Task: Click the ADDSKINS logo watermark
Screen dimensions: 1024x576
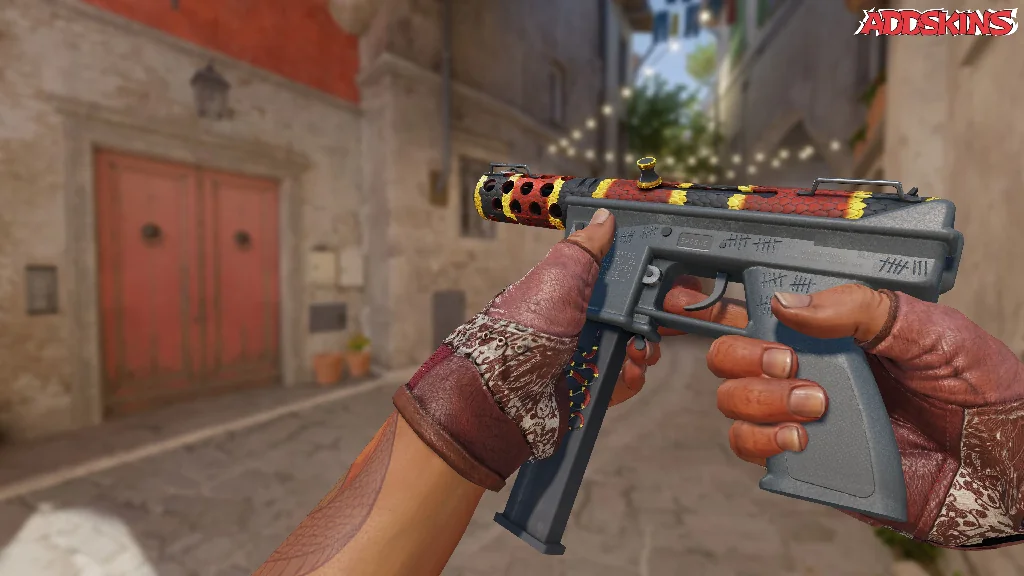Action: coord(937,22)
